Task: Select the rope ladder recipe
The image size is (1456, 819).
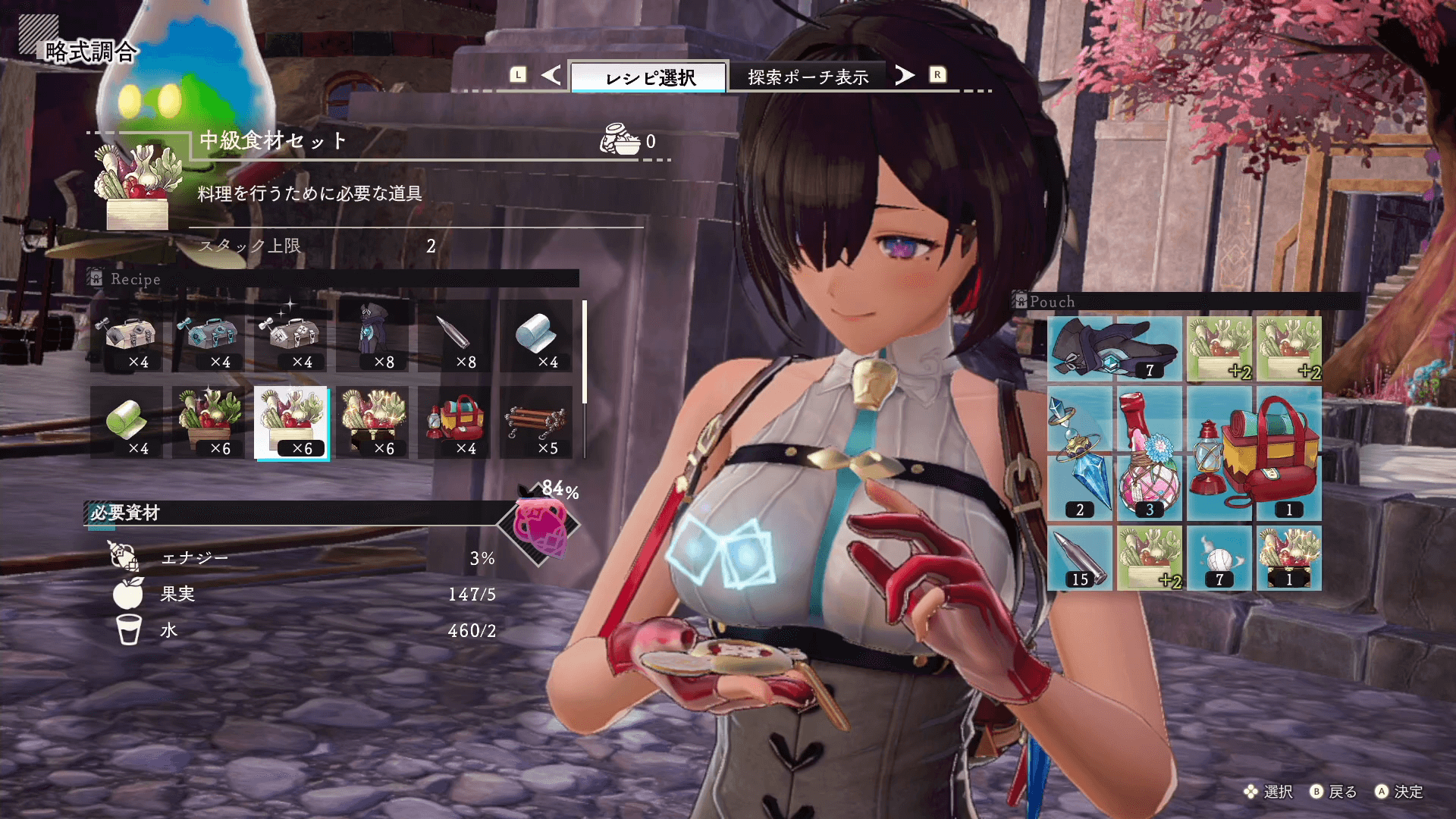Action: (536, 422)
